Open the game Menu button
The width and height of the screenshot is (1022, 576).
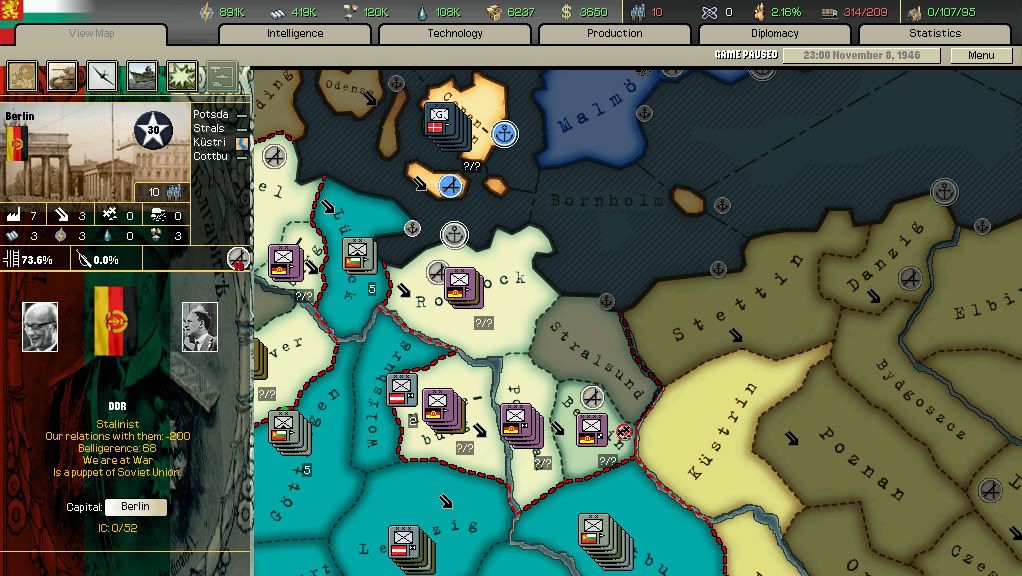981,56
